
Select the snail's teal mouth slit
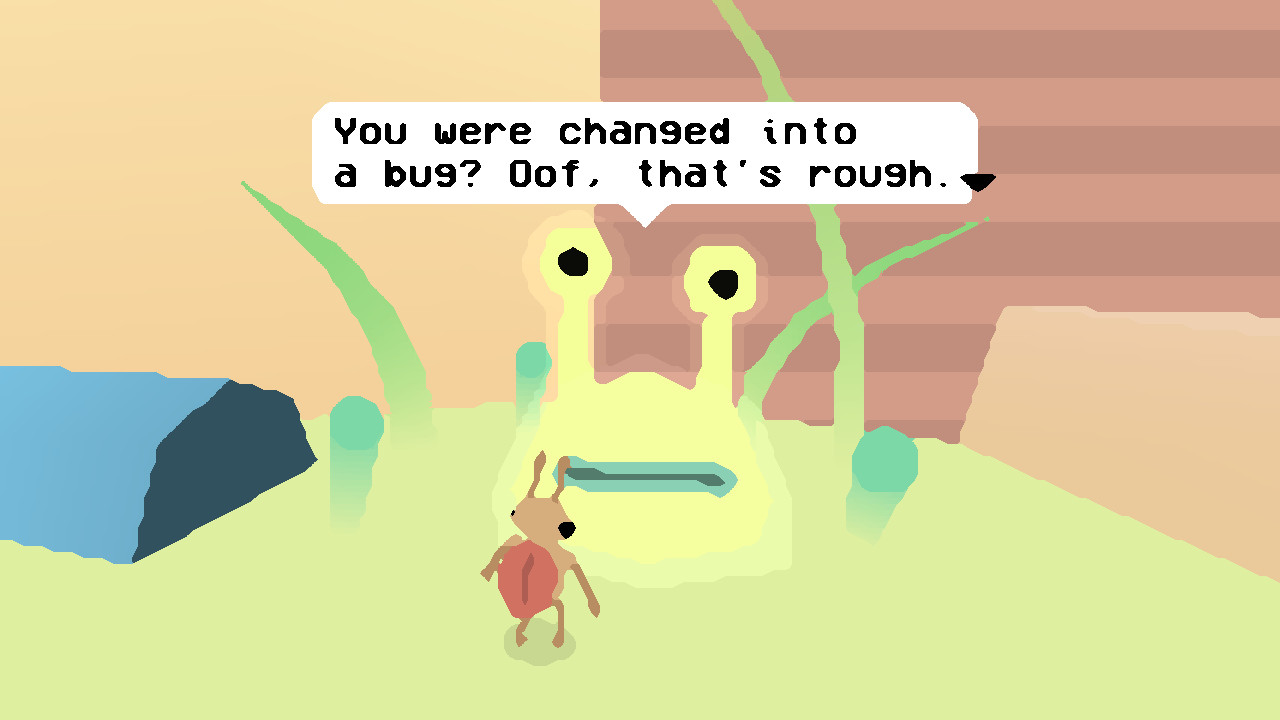click(650, 478)
